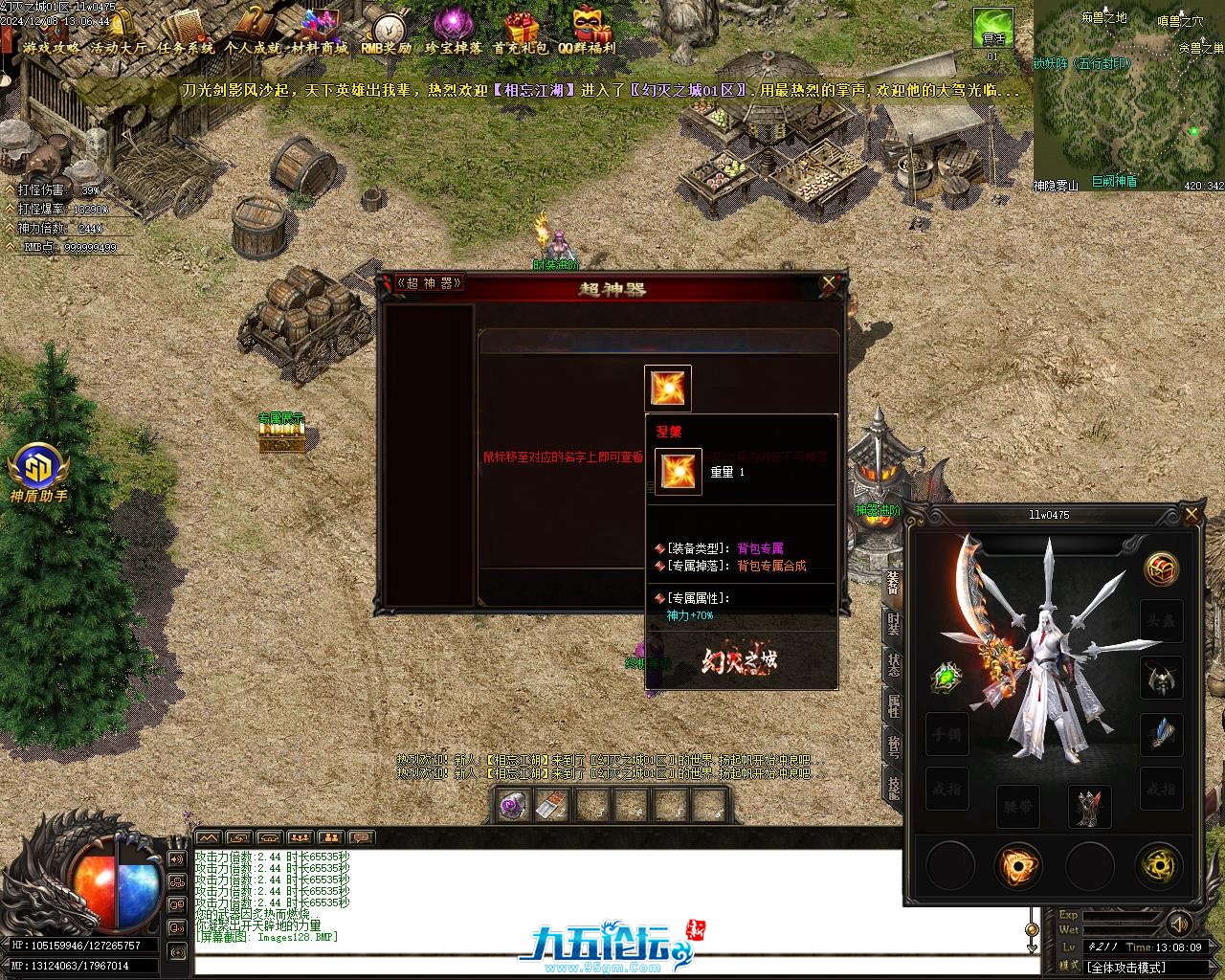Screen dimensions: 1225x980
Task: Click the minimap in the corner
Action: click(1128, 96)
